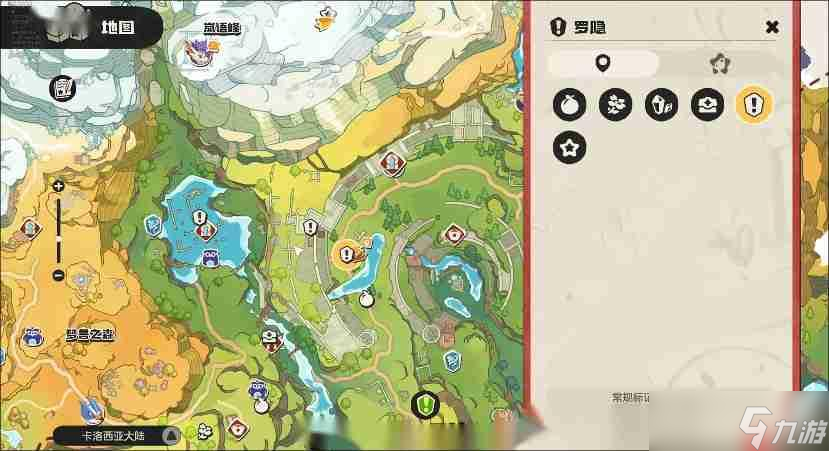Zoom out the map with minus button

tap(58, 275)
